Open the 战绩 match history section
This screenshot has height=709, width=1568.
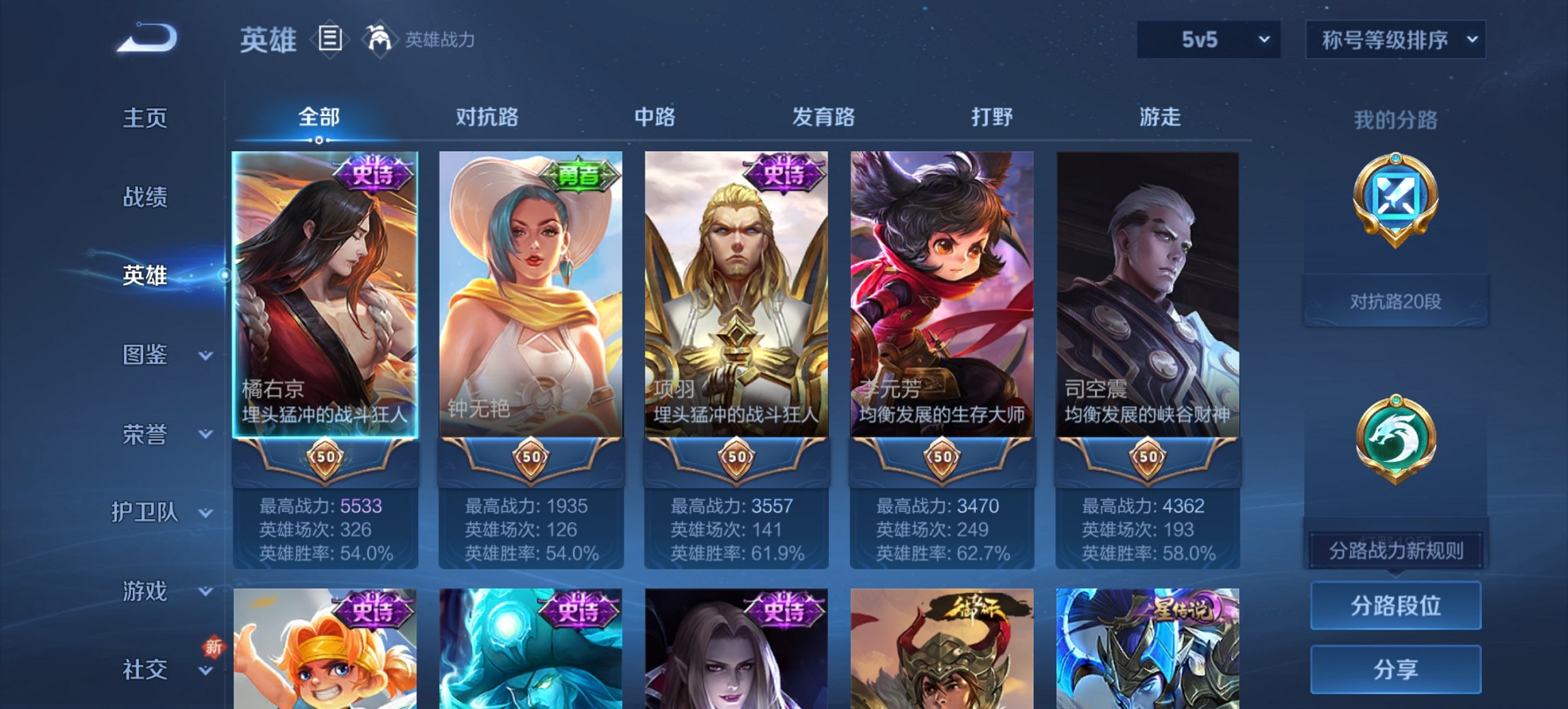tap(144, 198)
